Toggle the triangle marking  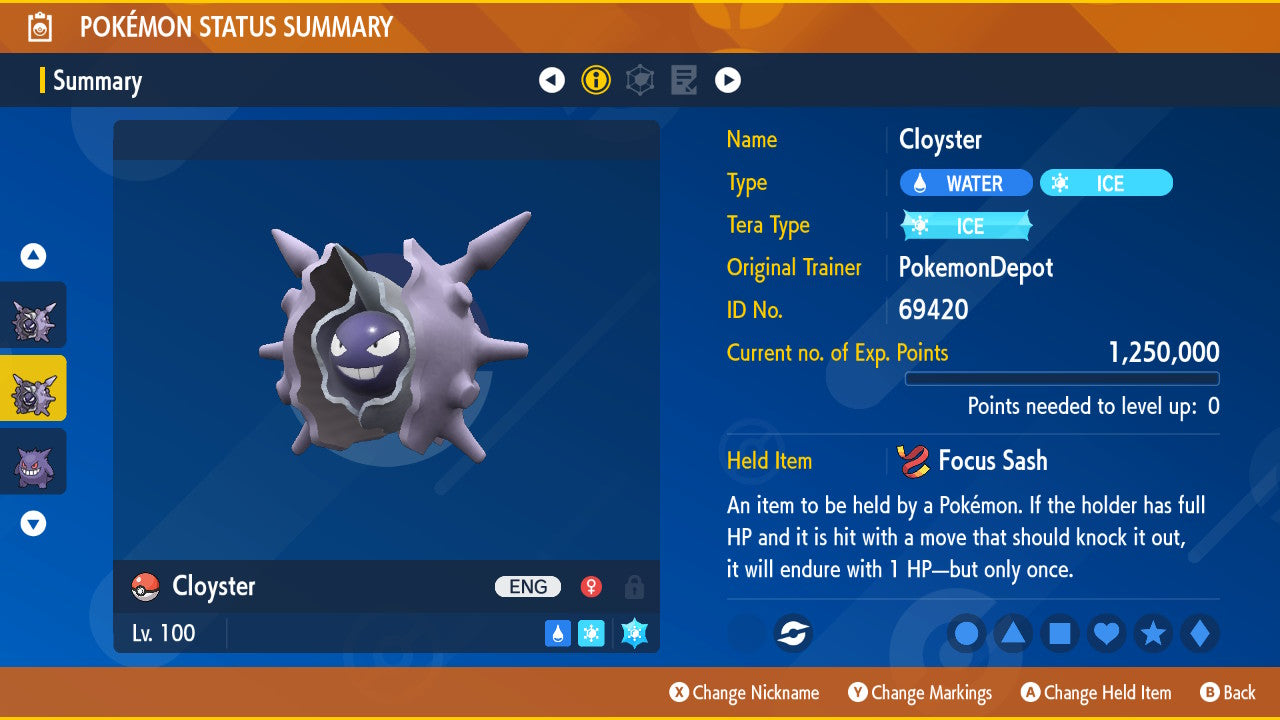1013,634
